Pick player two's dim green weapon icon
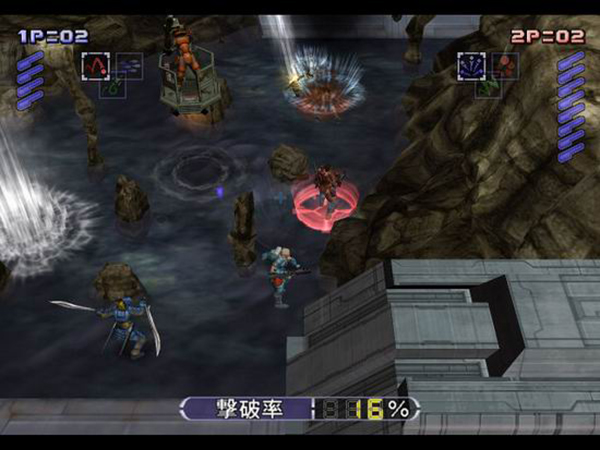 [x=488, y=88]
